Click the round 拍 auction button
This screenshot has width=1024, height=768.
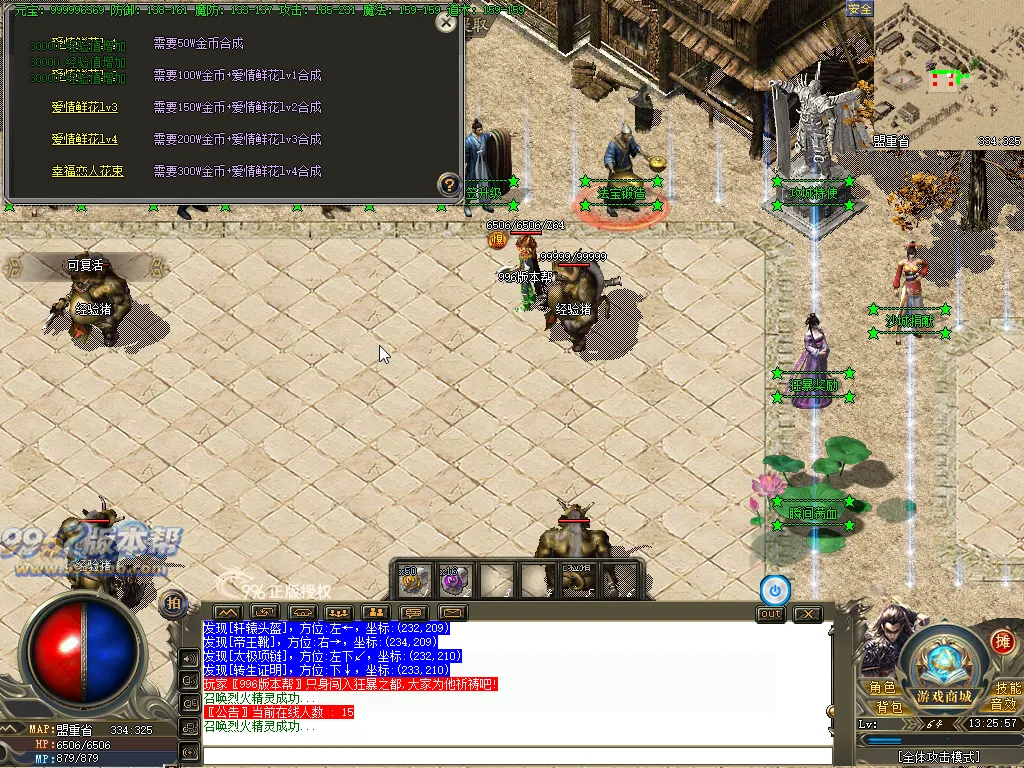click(172, 603)
